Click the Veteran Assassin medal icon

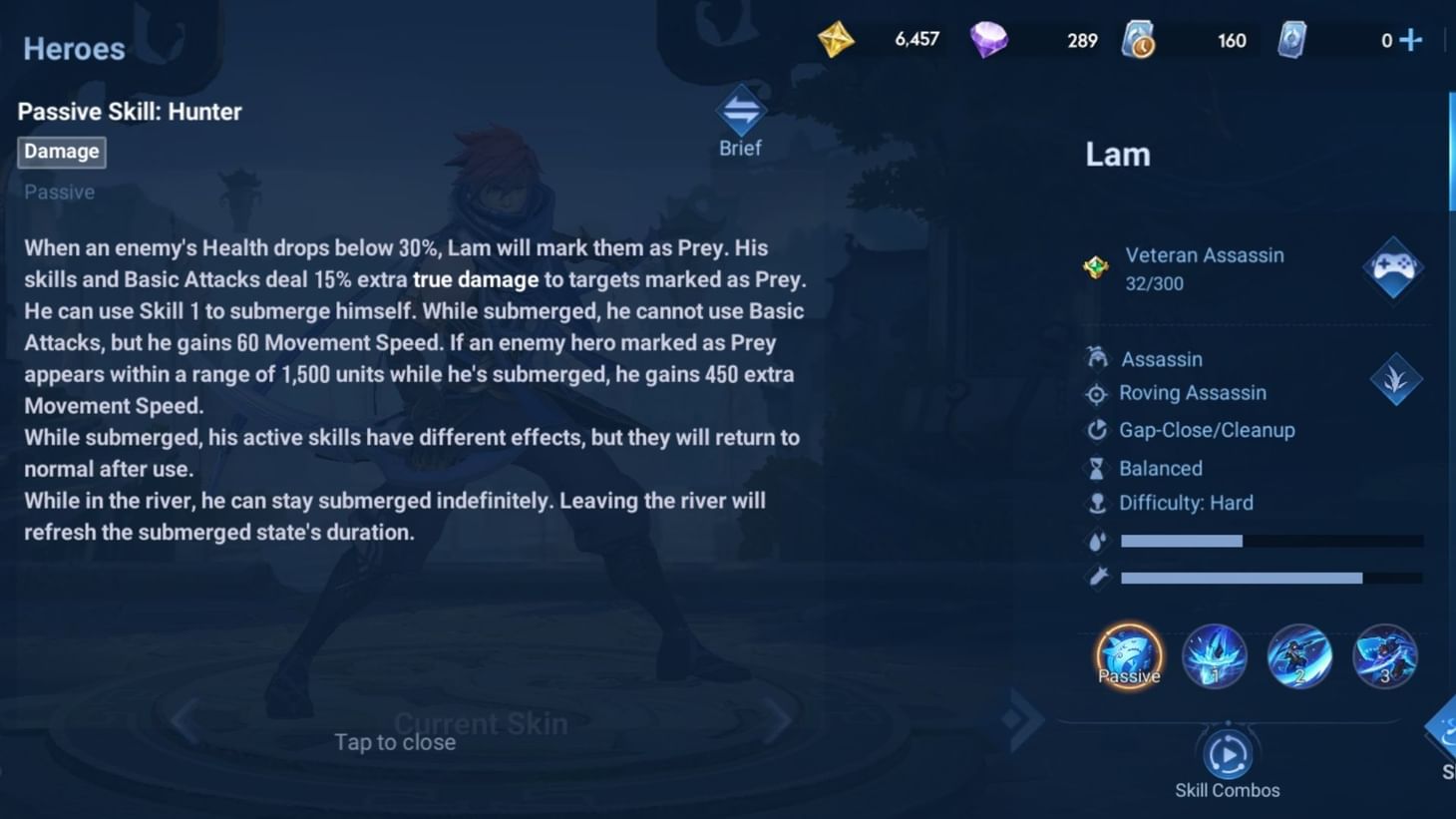[x=1097, y=267]
